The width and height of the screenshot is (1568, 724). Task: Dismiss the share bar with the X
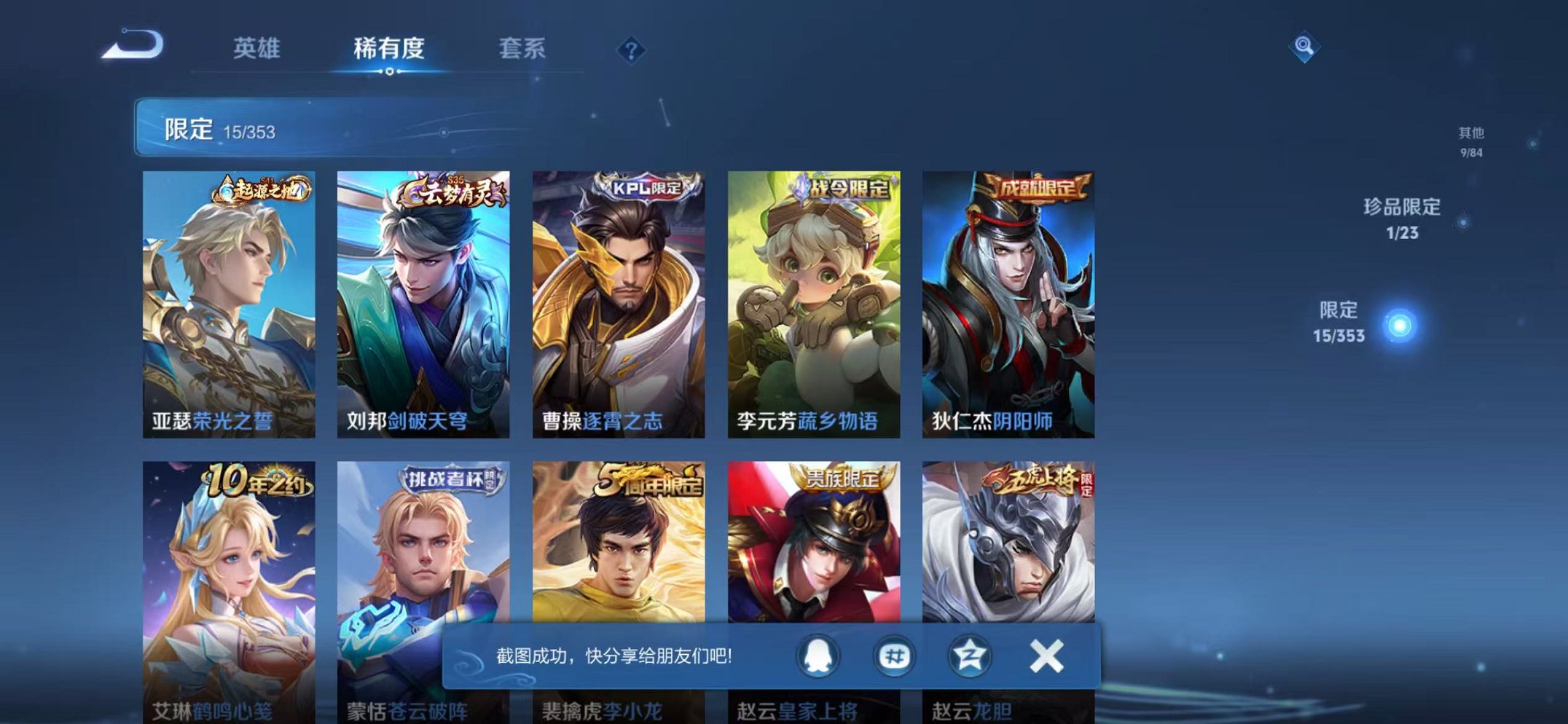[1048, 655]
